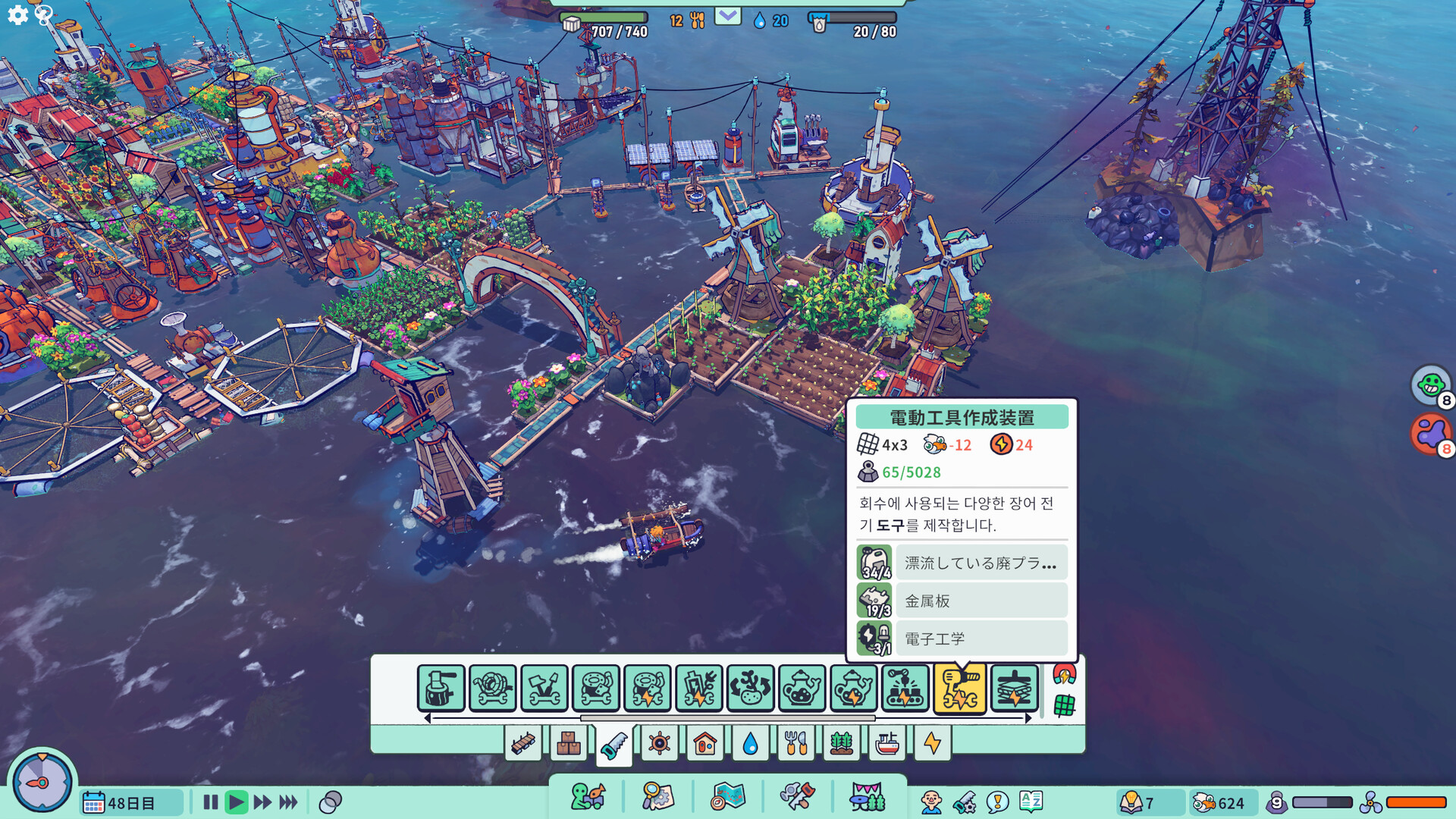Select the electric tool workshop building

point(959,689)
